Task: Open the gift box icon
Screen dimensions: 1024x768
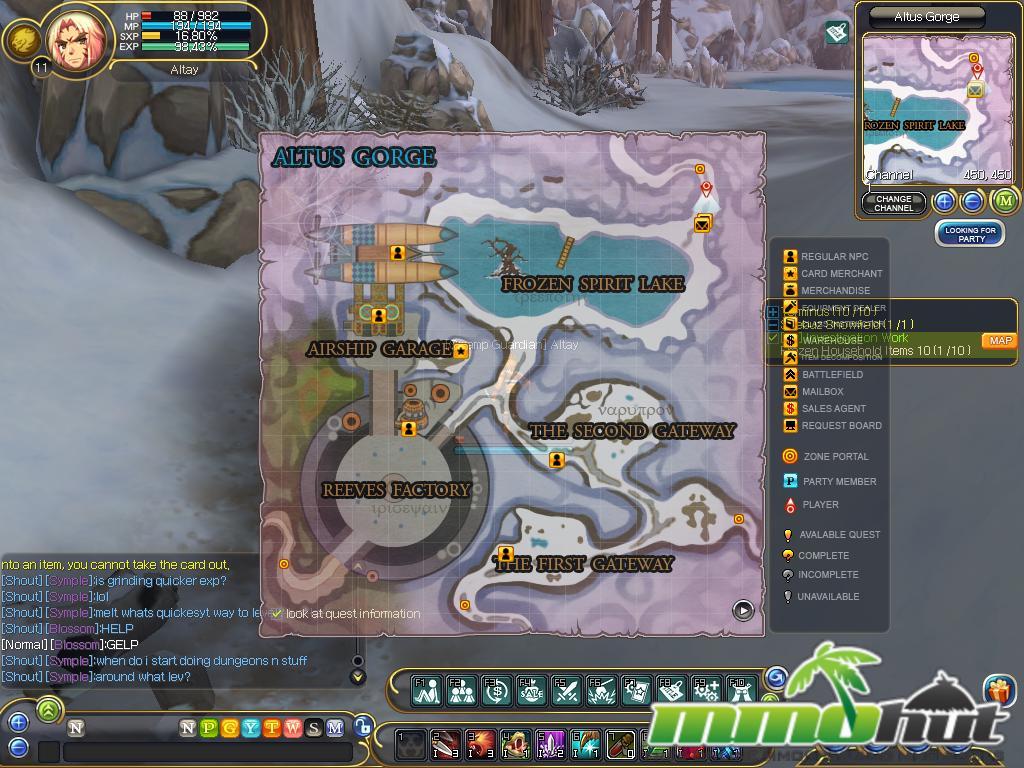Action: [999, 690]
